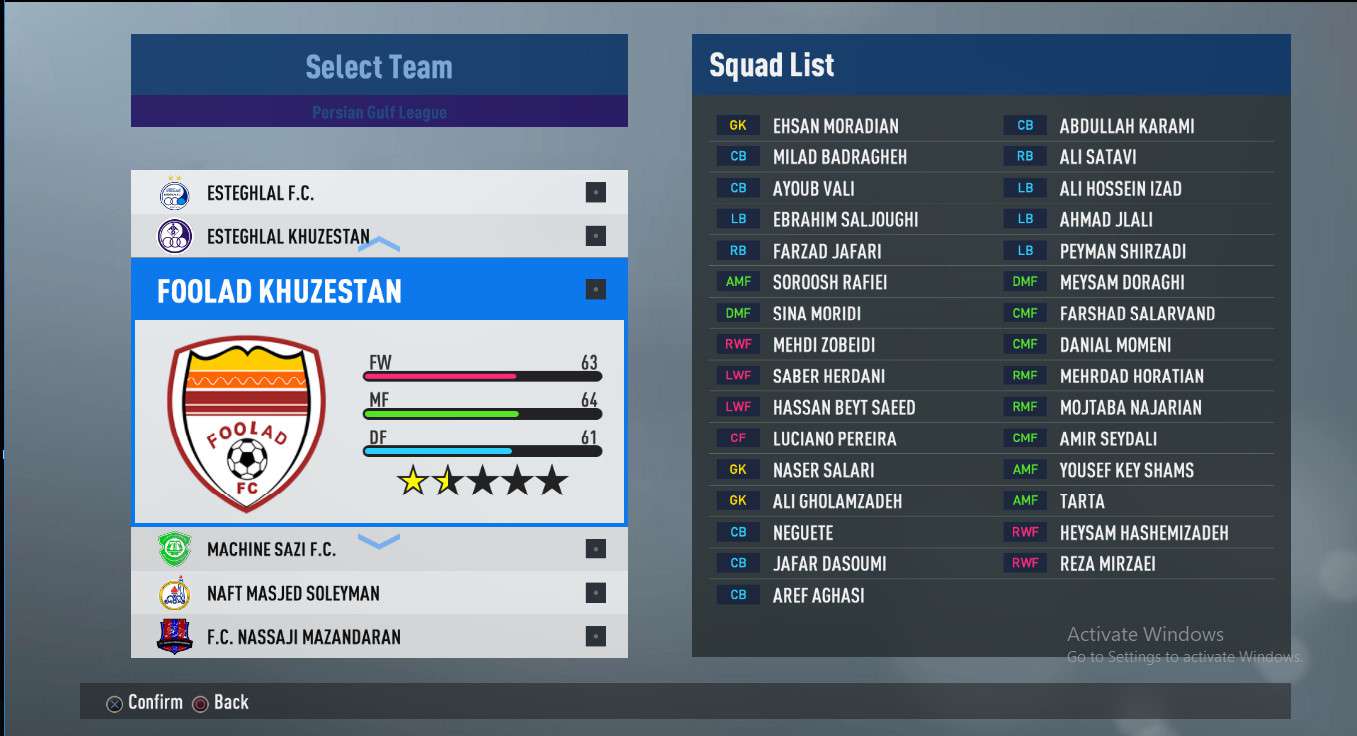Viewport: 1357px width, 736px height.
Task: Select Abdullah Karami in the squad list
Action: pos(1126,126)
